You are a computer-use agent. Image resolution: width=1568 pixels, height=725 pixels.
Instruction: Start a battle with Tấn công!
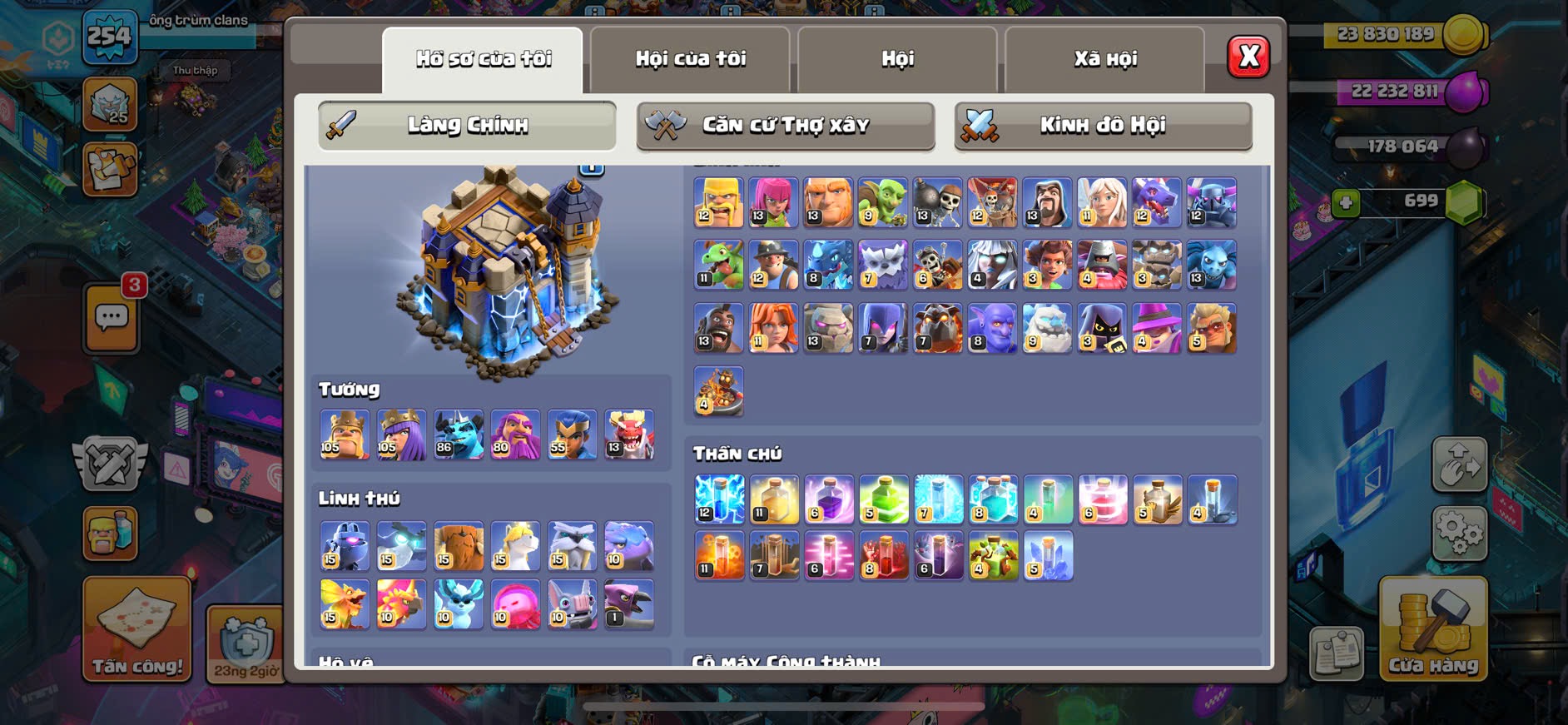point(136,630)
